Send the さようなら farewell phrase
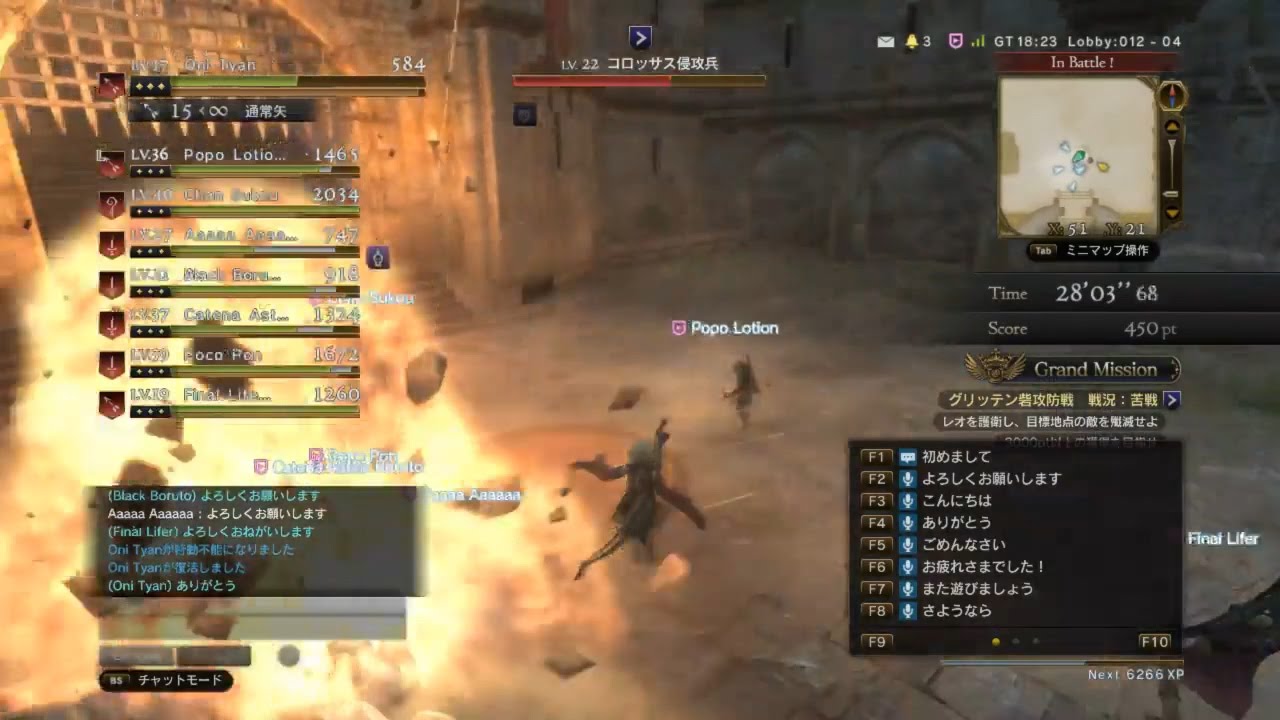 tap(957, 611)
